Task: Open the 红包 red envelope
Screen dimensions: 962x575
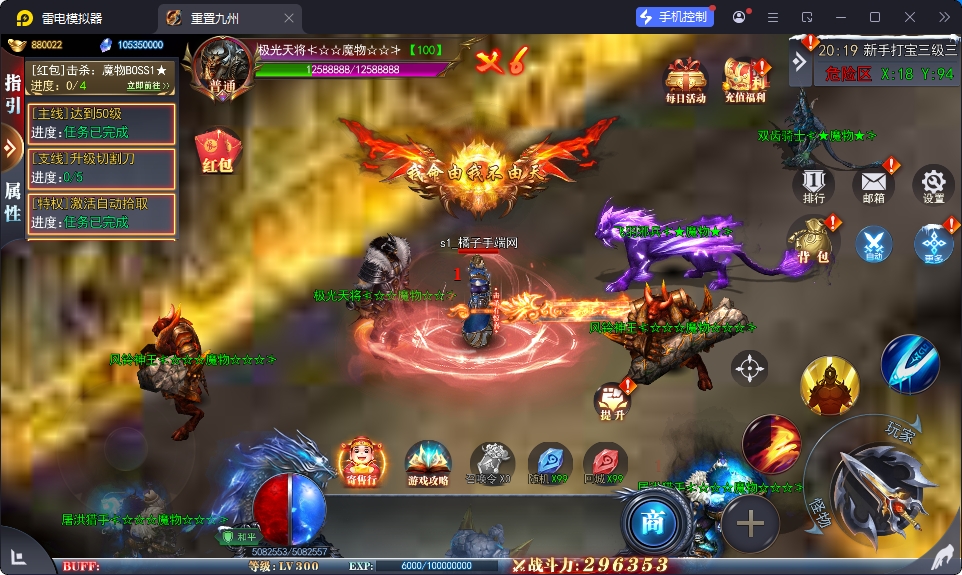Action: [x=217, y=151]
